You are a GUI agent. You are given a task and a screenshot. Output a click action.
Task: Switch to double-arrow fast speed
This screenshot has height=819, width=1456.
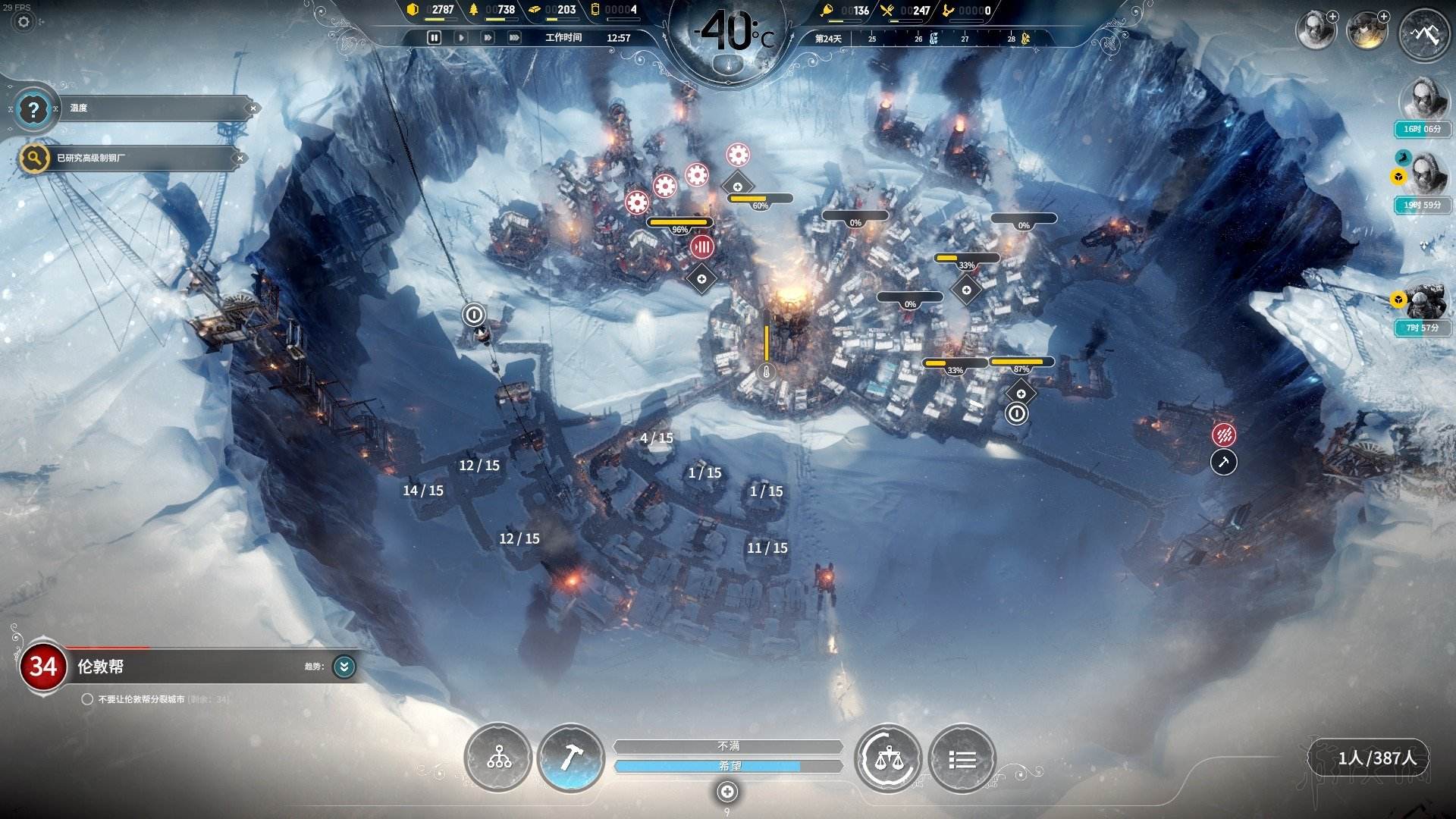pyautogui.click(x=488, y=37)
